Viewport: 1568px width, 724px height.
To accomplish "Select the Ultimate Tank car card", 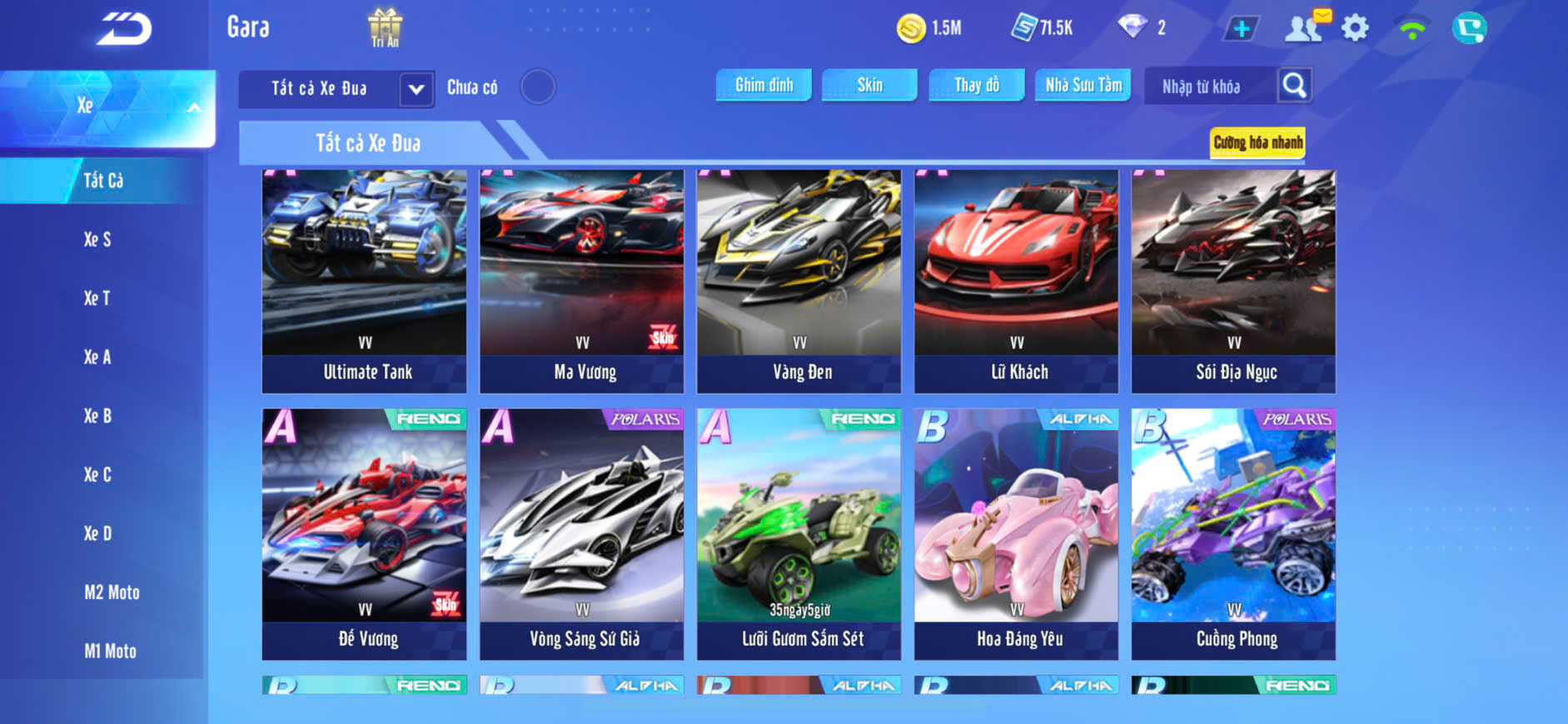I will 364,280.
